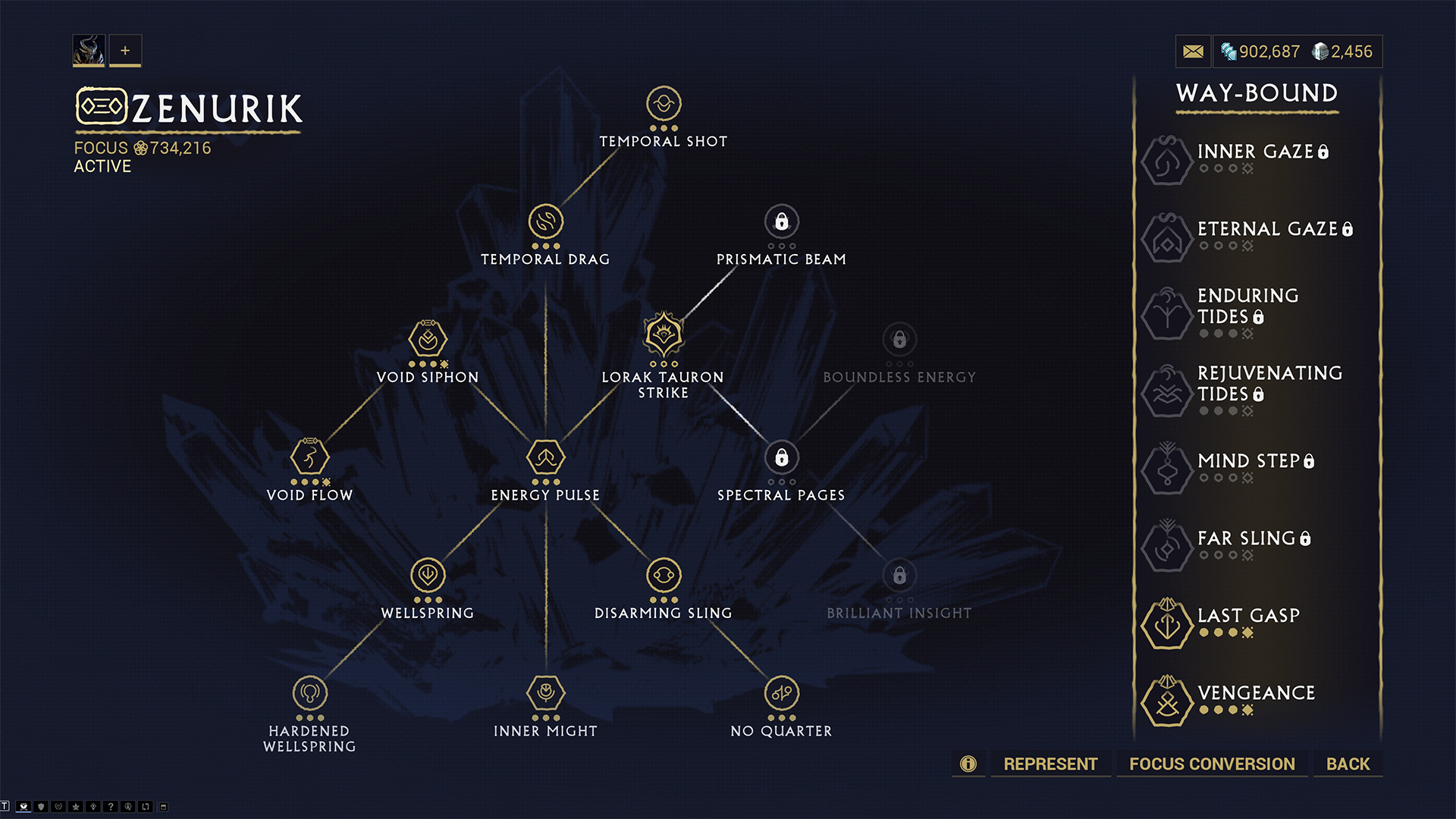Open the inbox envelope icon

click(1193, 52)
